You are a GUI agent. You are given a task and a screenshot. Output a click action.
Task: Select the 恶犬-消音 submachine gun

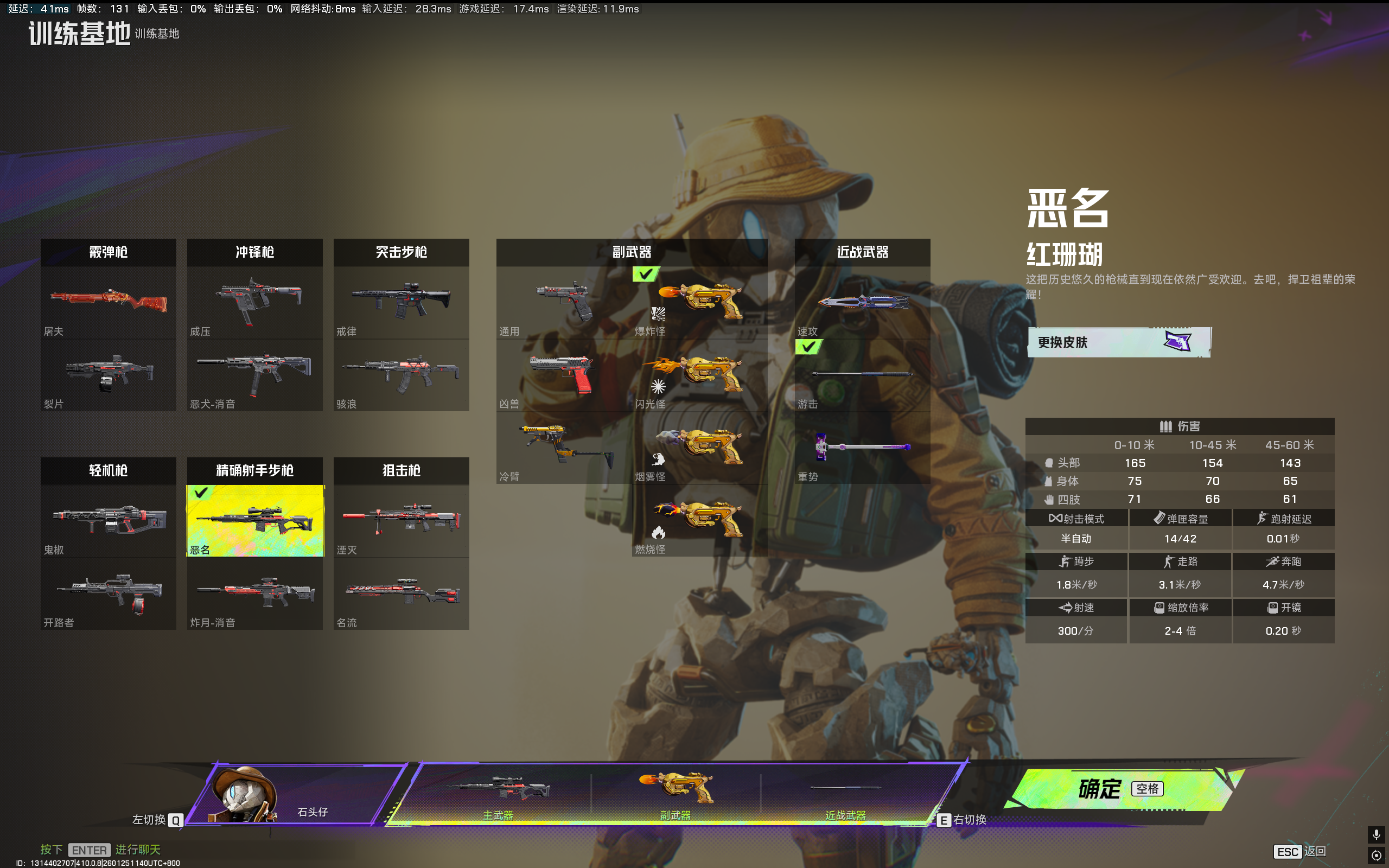[x=255, y=375]
